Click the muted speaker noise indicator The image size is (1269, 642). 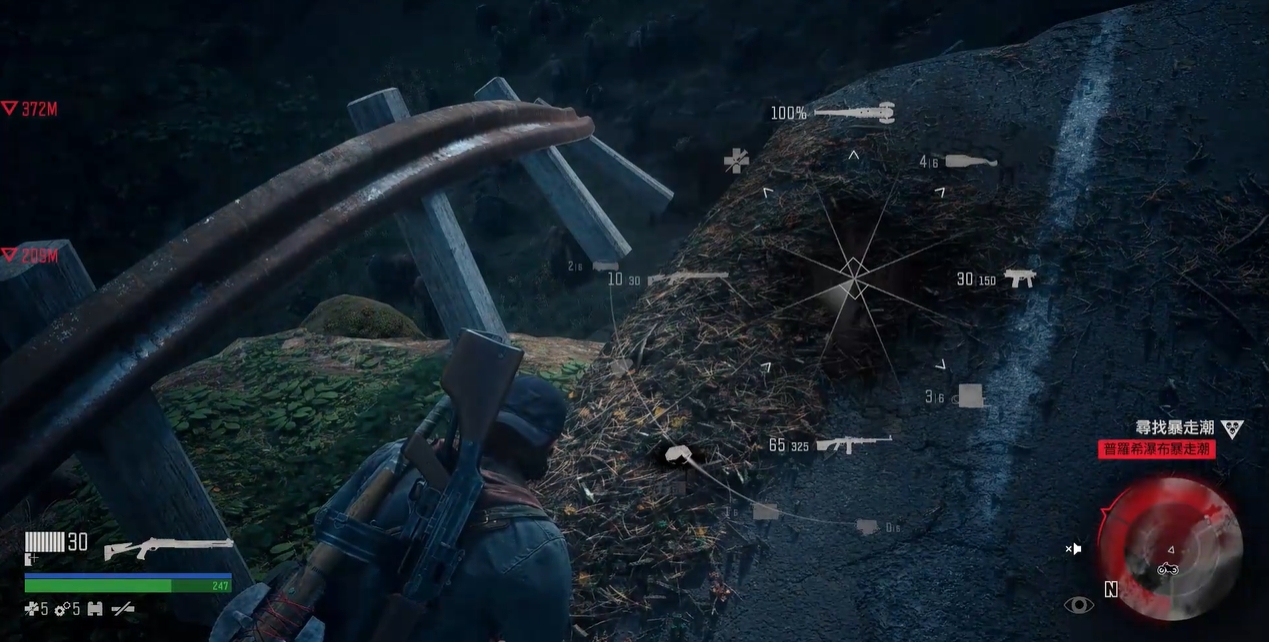click(1073, 548)
